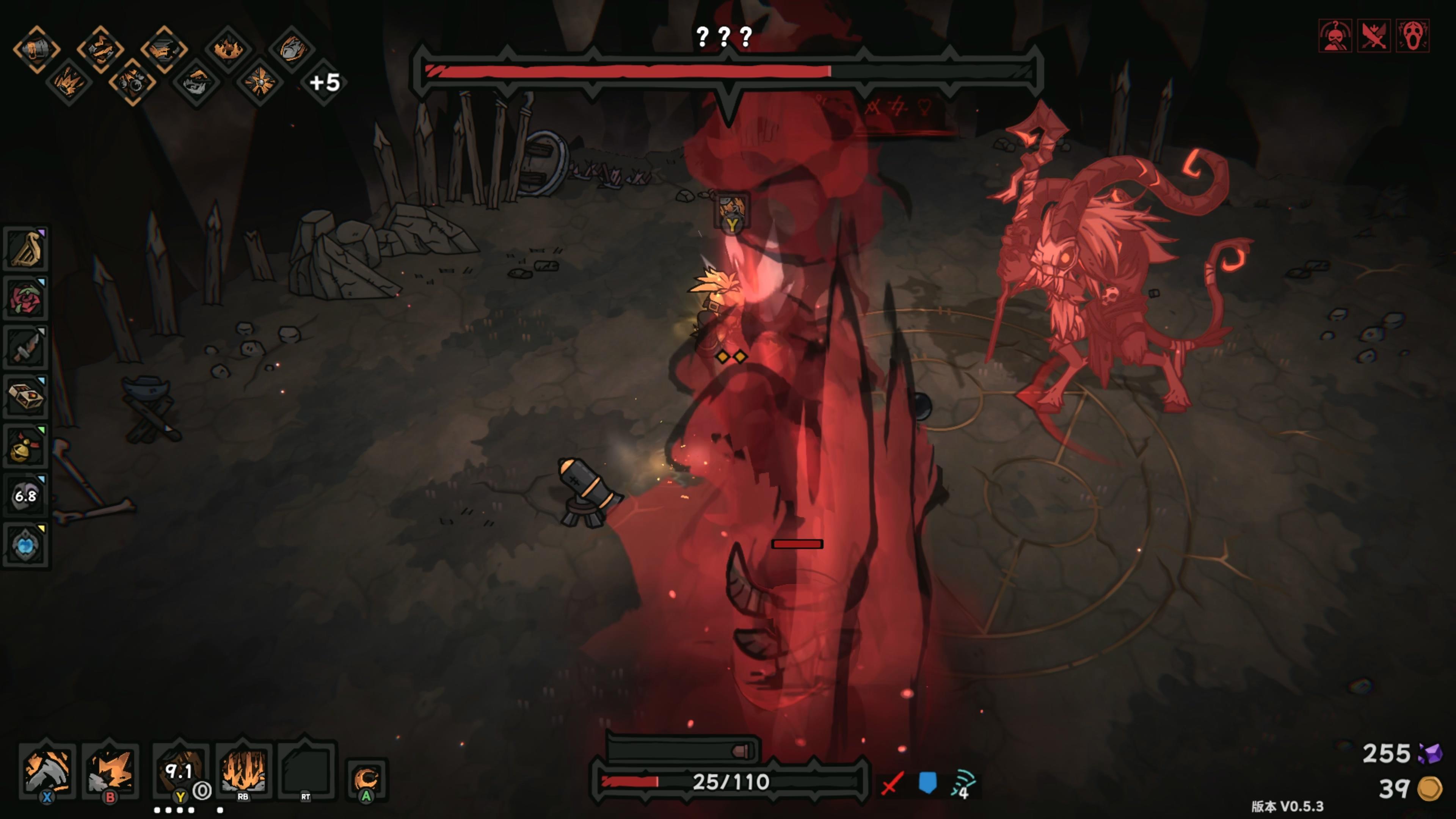Expand the +5 additional perks indicator
The width and height of the screenshot is (1456, 819).
pyautogui.click(x=324, y=83)
